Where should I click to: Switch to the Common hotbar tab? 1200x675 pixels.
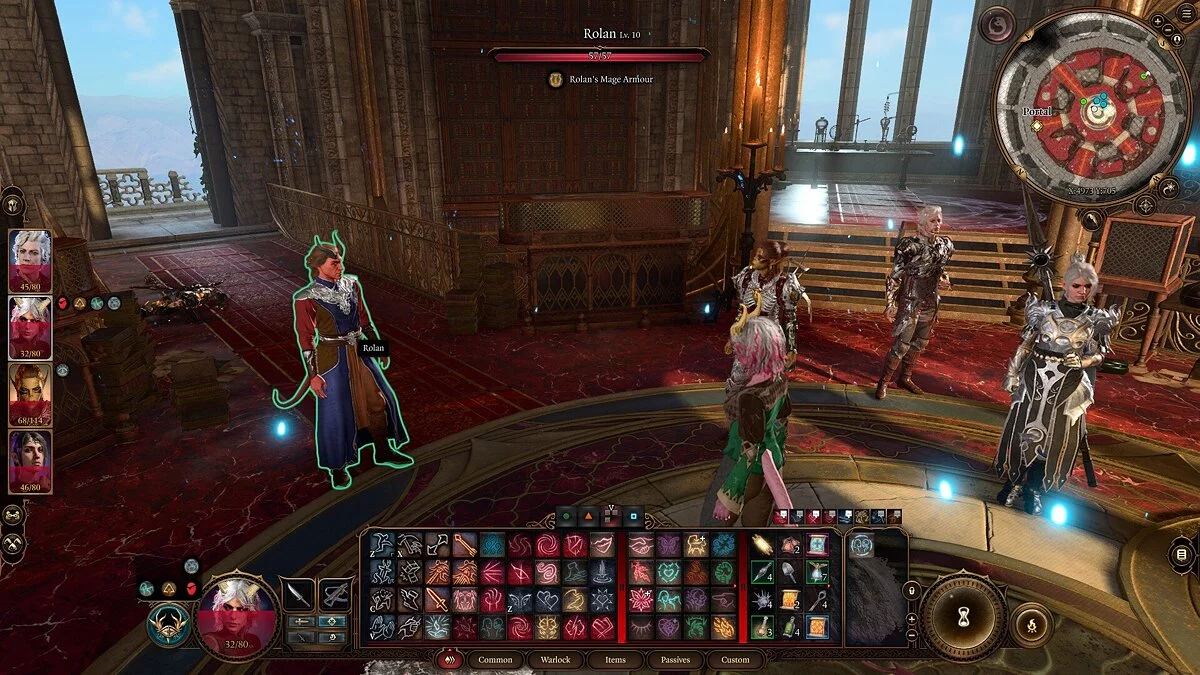coord(495,660)
